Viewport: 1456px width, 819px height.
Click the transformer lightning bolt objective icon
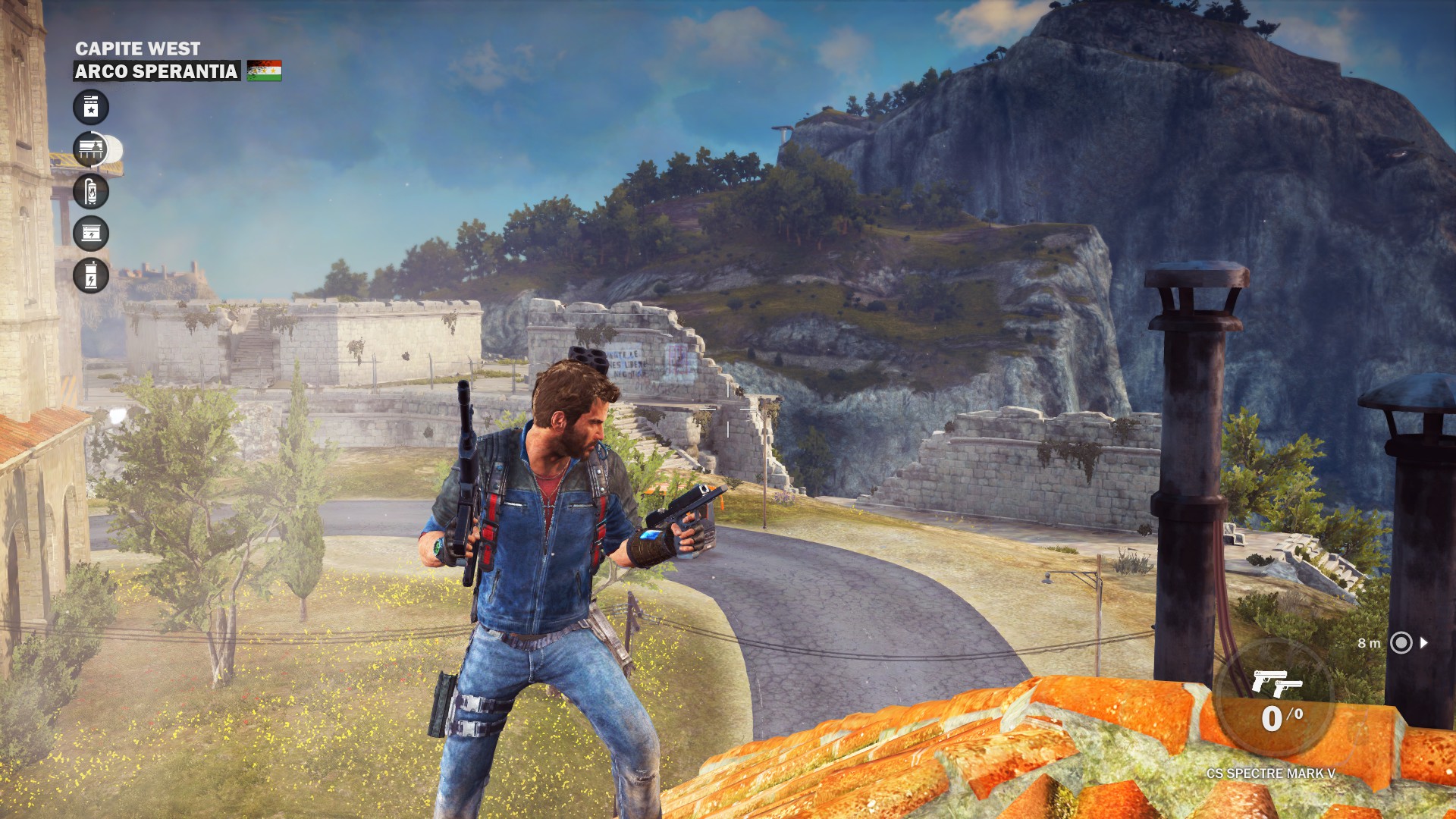click(91, 275)
